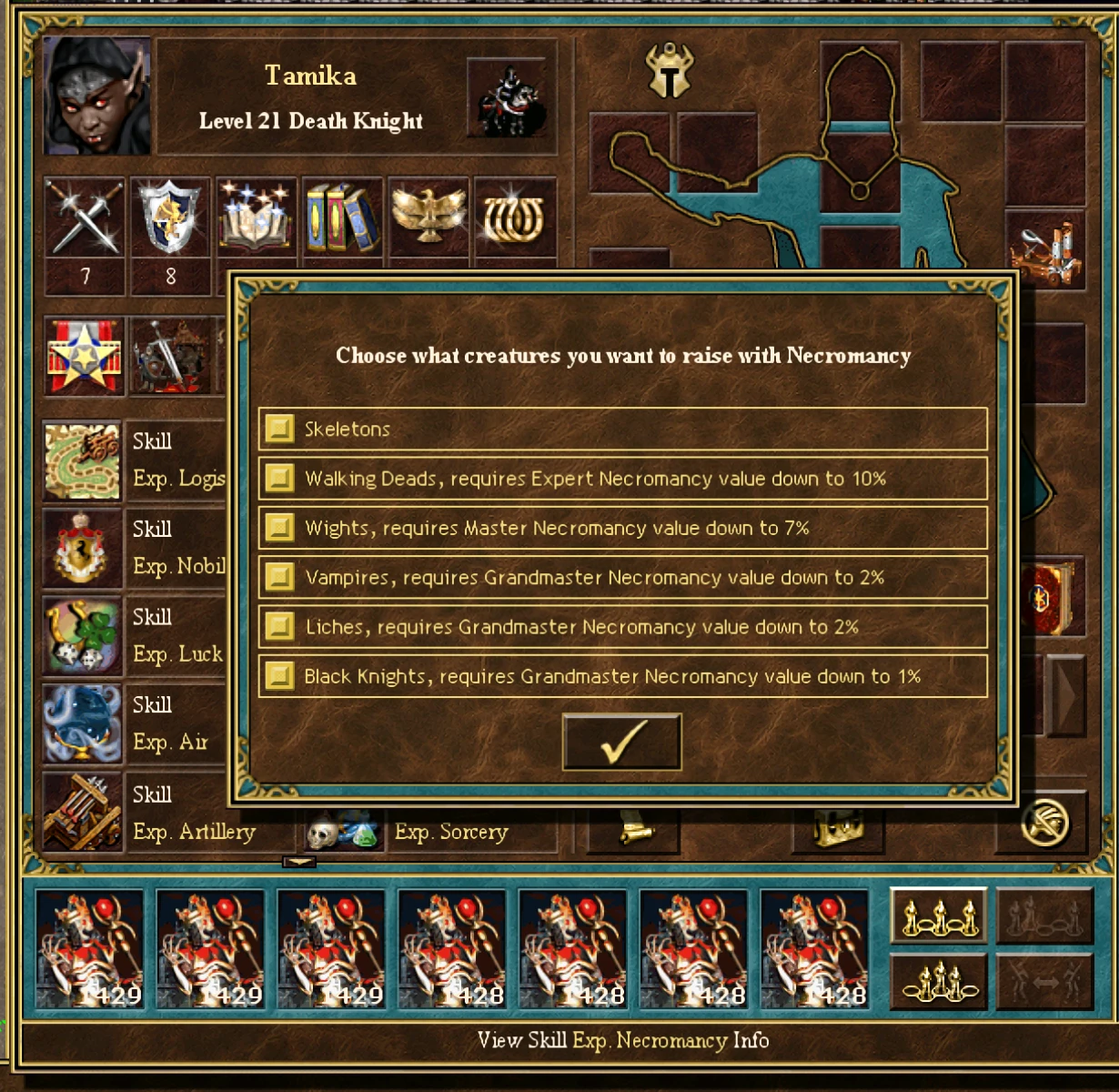Click Tamika's hero portrait
1119x1092 pixels.
tap(96, 96)
